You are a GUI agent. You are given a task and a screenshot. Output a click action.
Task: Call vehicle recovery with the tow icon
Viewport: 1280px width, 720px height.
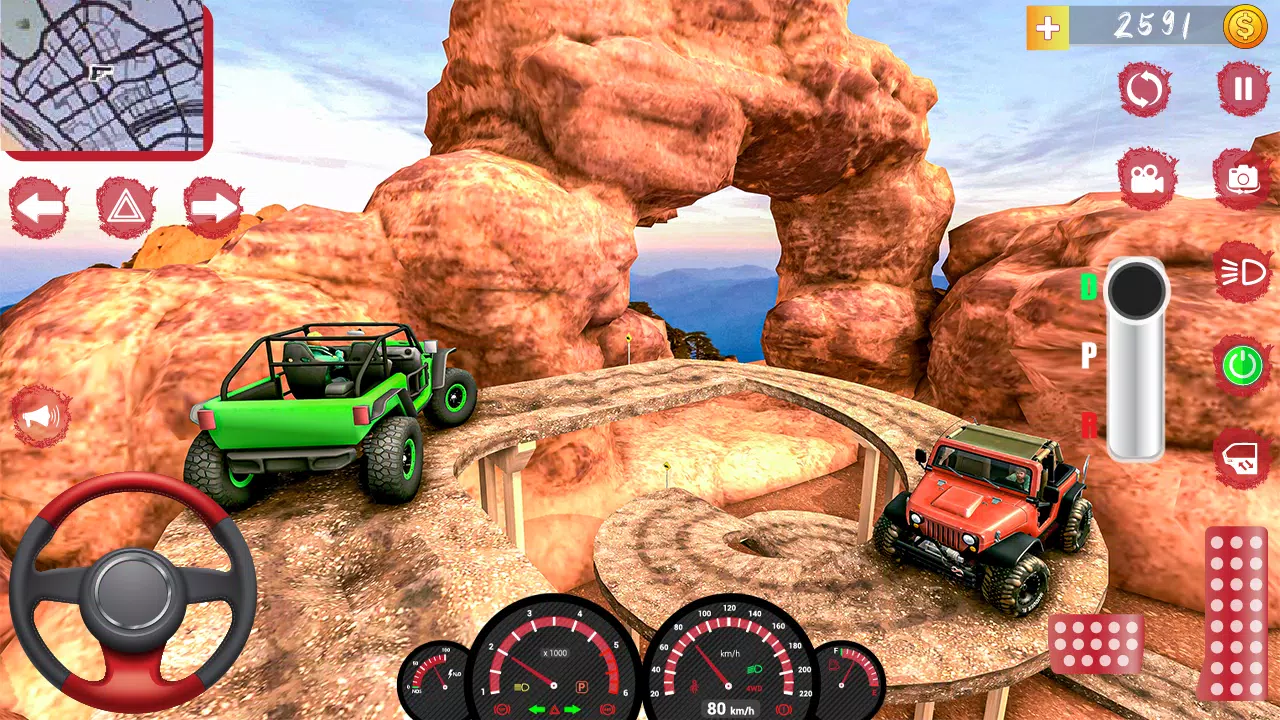1243,452
